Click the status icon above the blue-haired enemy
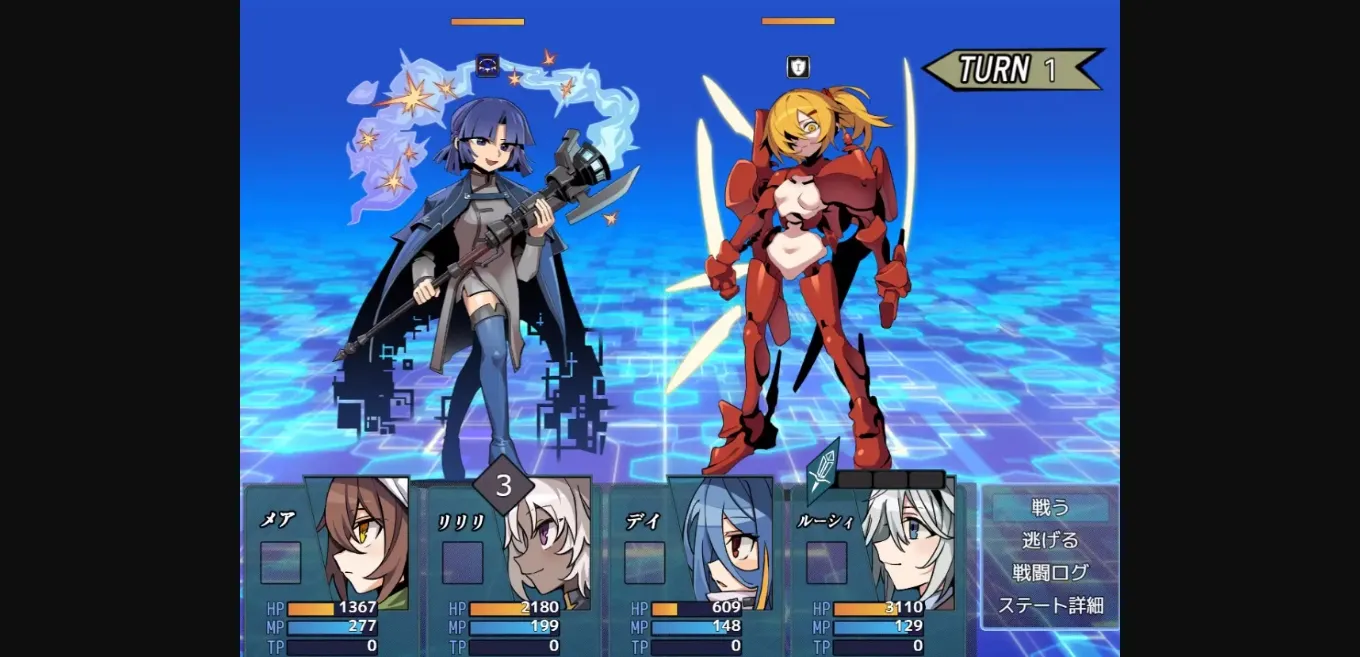The height and width of the screenshot is (657, 1360). 487,66
